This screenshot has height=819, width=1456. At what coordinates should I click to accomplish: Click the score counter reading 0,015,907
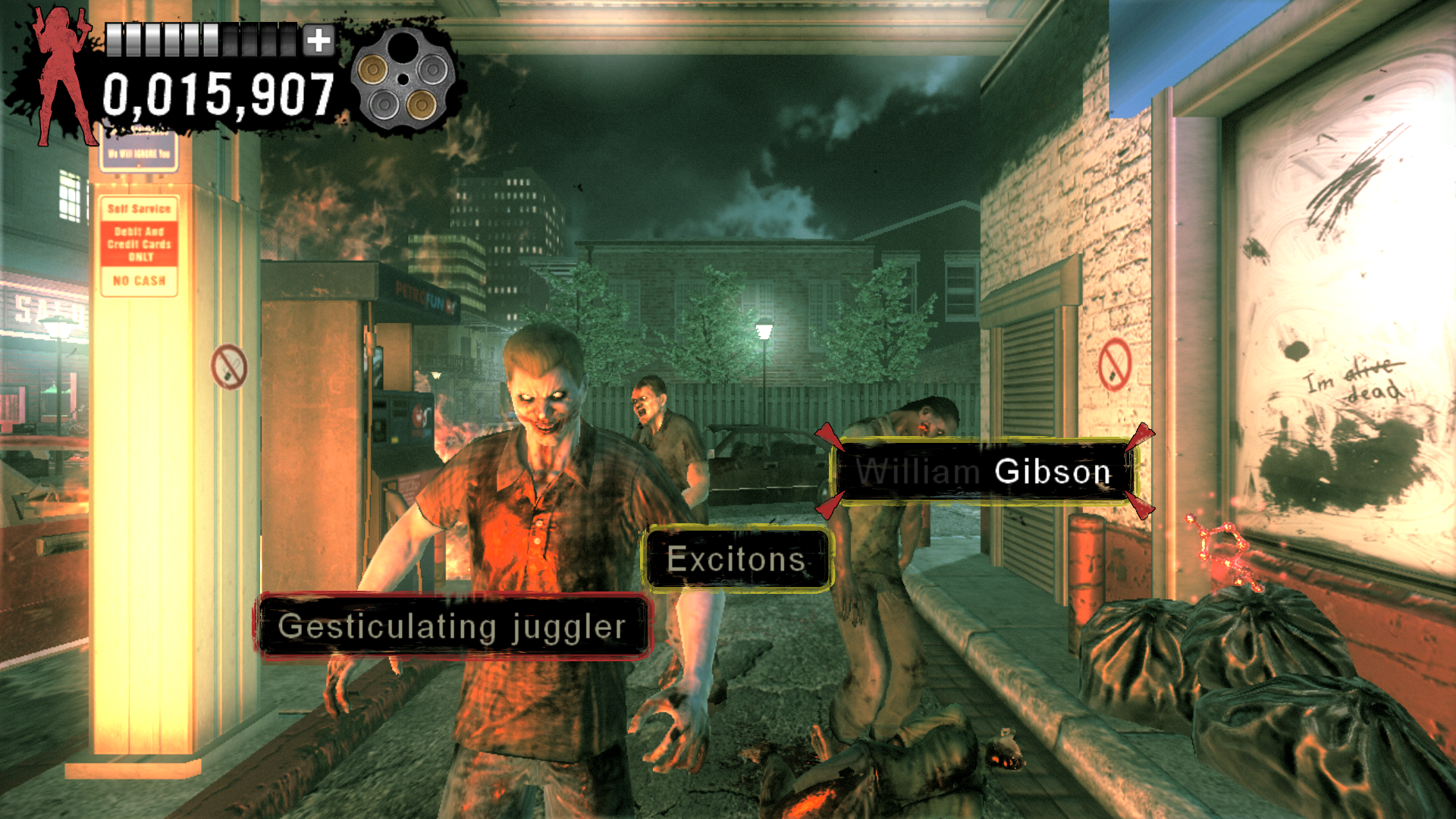click(220, 94)
